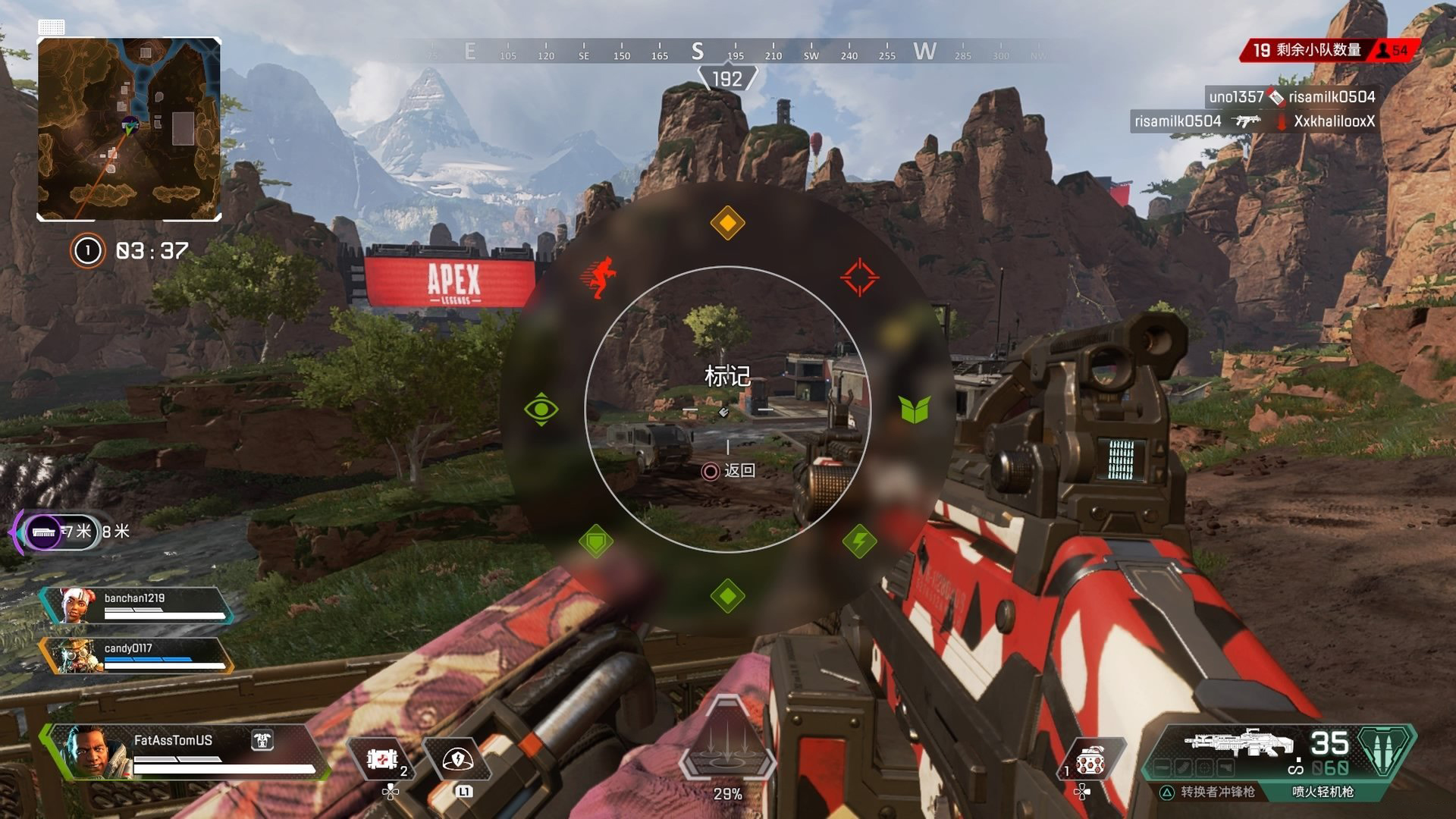Select the grenade ordnance slot
1456x819 pixels.
pos(1089,760)
